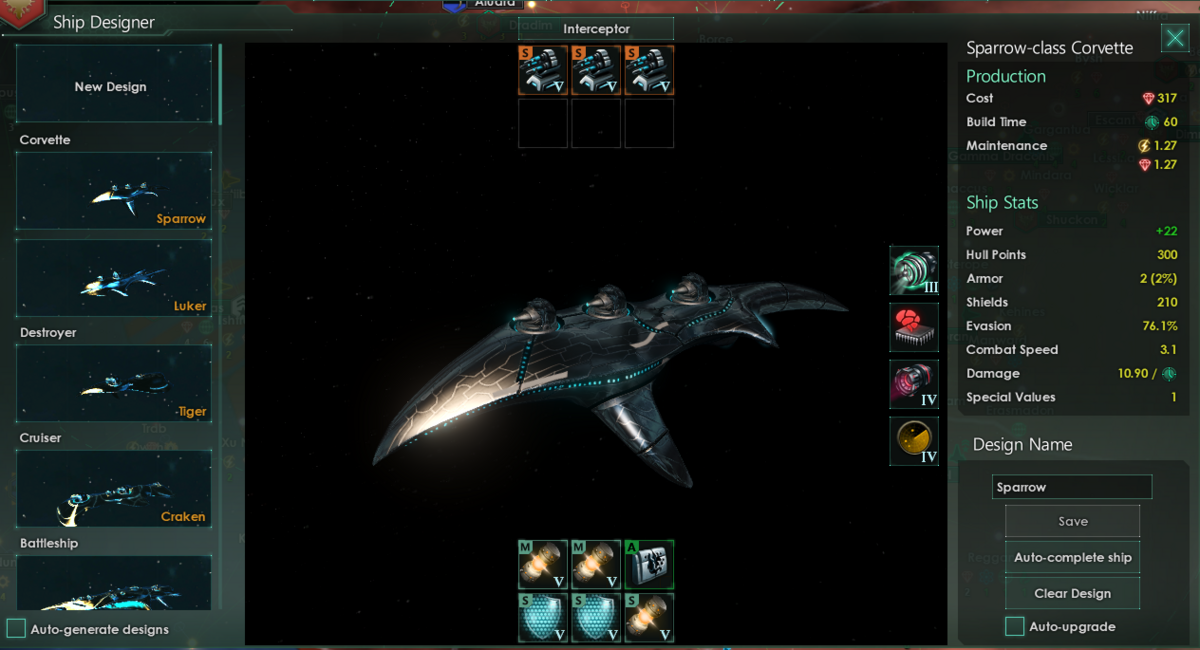Select the small S-slot reactor component

tap(649, 617)
